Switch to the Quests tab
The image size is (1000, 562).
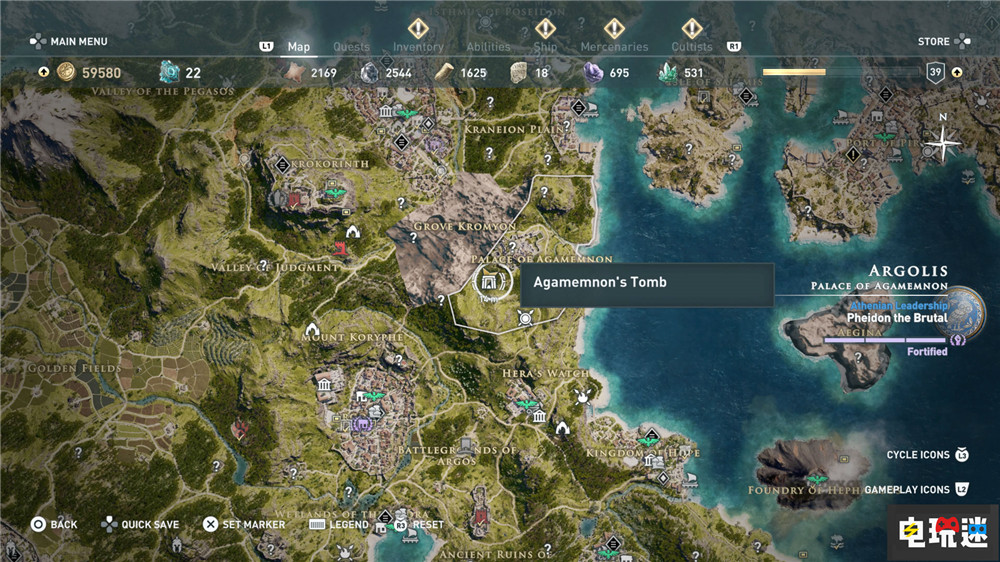coord(351,46)
